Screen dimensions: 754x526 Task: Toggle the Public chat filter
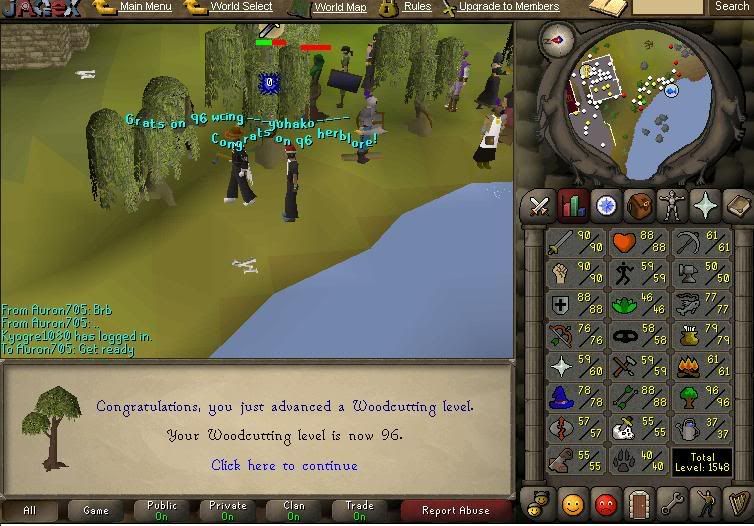click(x=162, y=511)
